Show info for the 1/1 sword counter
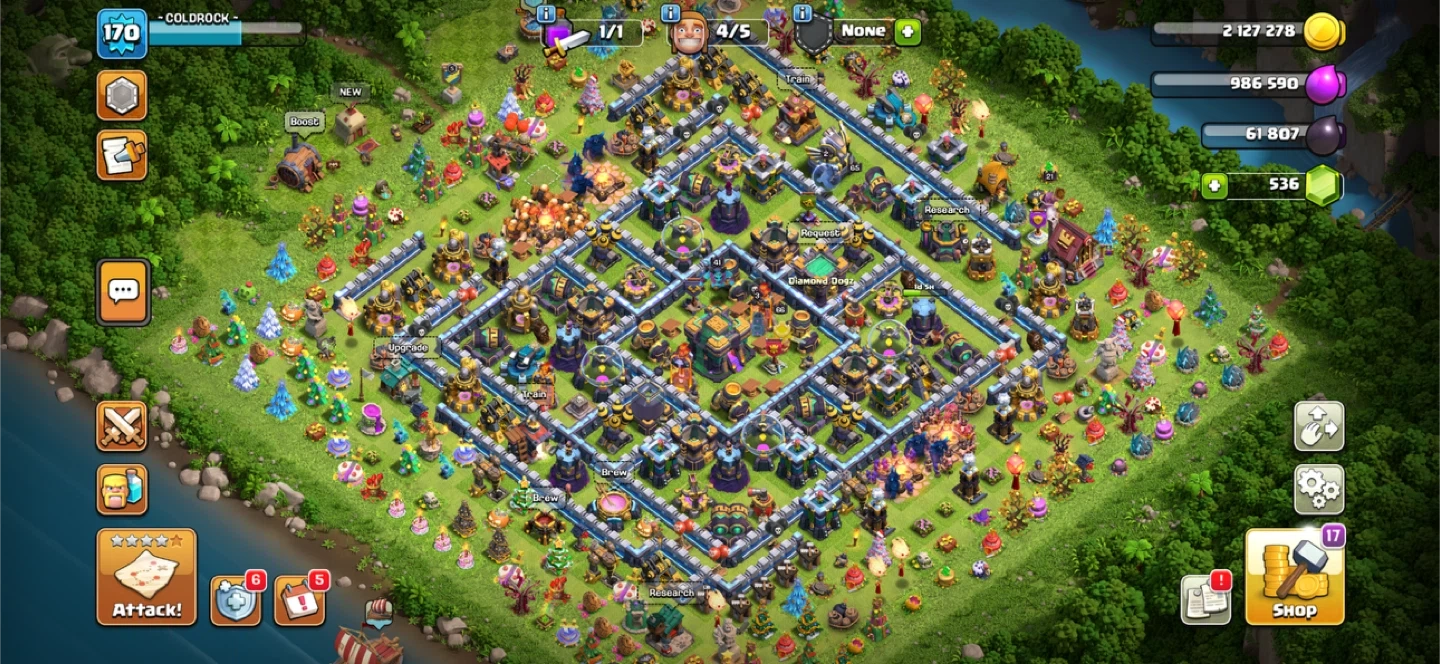The width and height of the screenshot is (1440, 664). (x=546, y=13)
